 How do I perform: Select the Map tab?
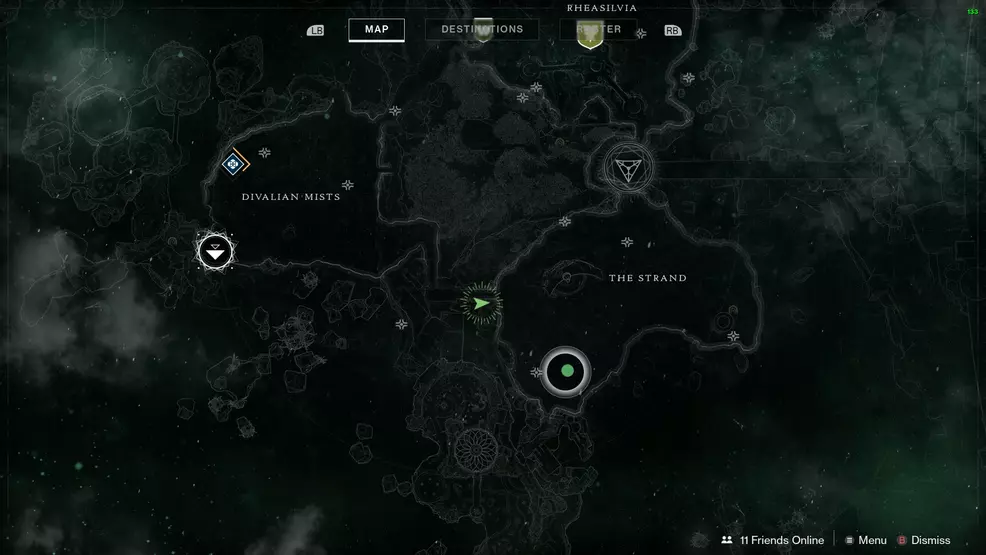(376, 29)
